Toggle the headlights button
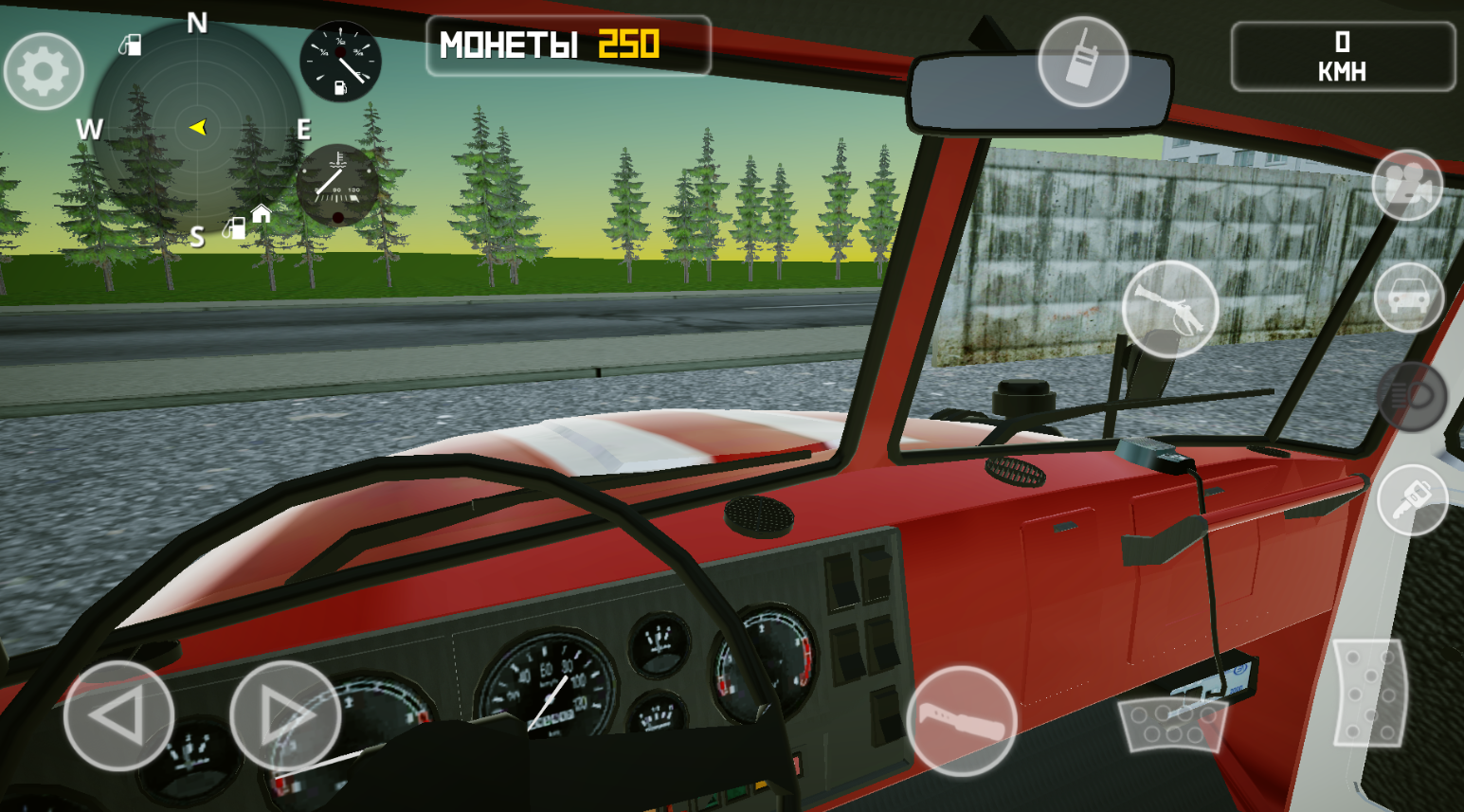Image resolution: width=1464 pixels, height=812 pixels. [1412, 397]
